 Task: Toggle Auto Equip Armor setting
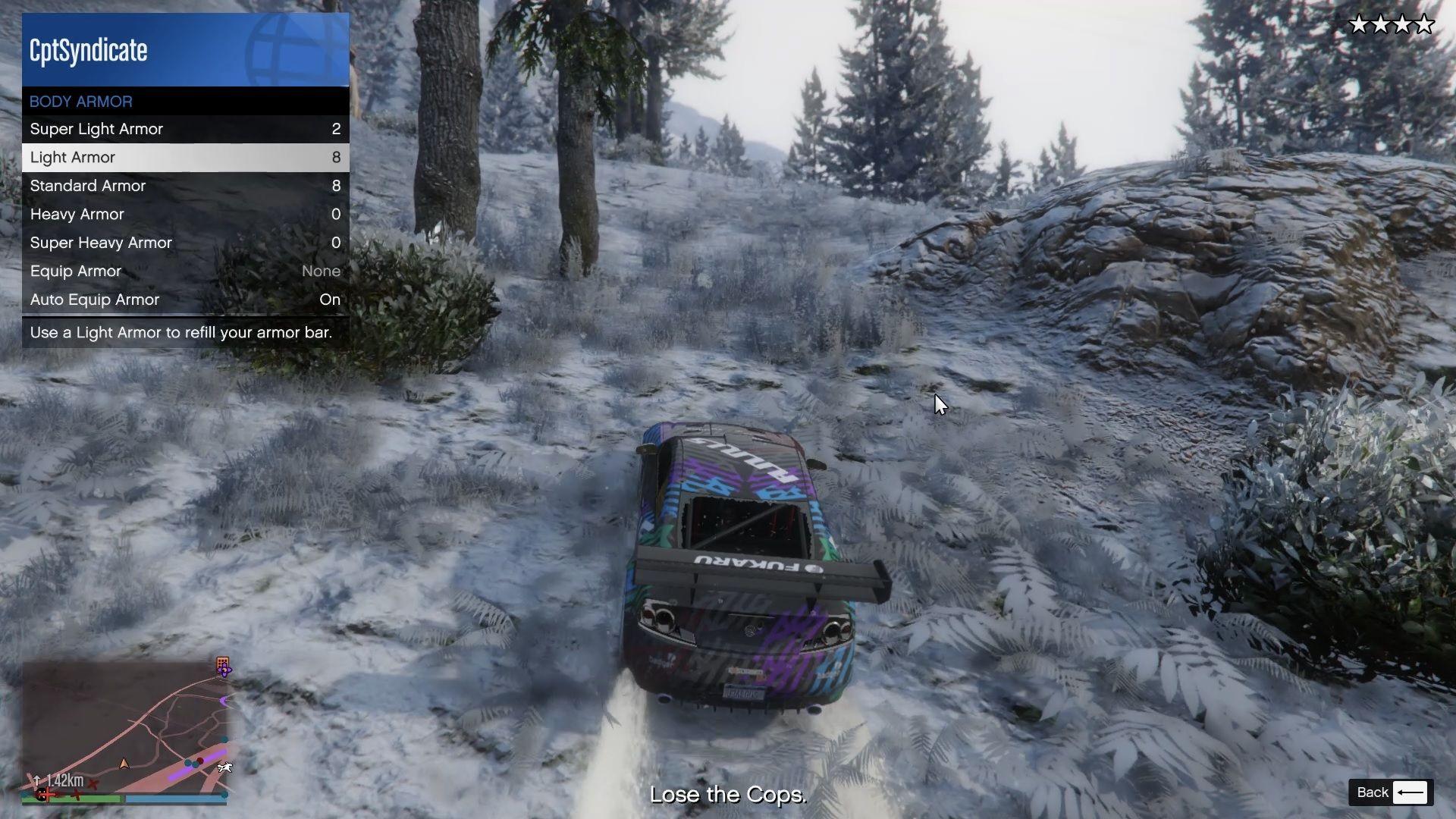point(185,300)
